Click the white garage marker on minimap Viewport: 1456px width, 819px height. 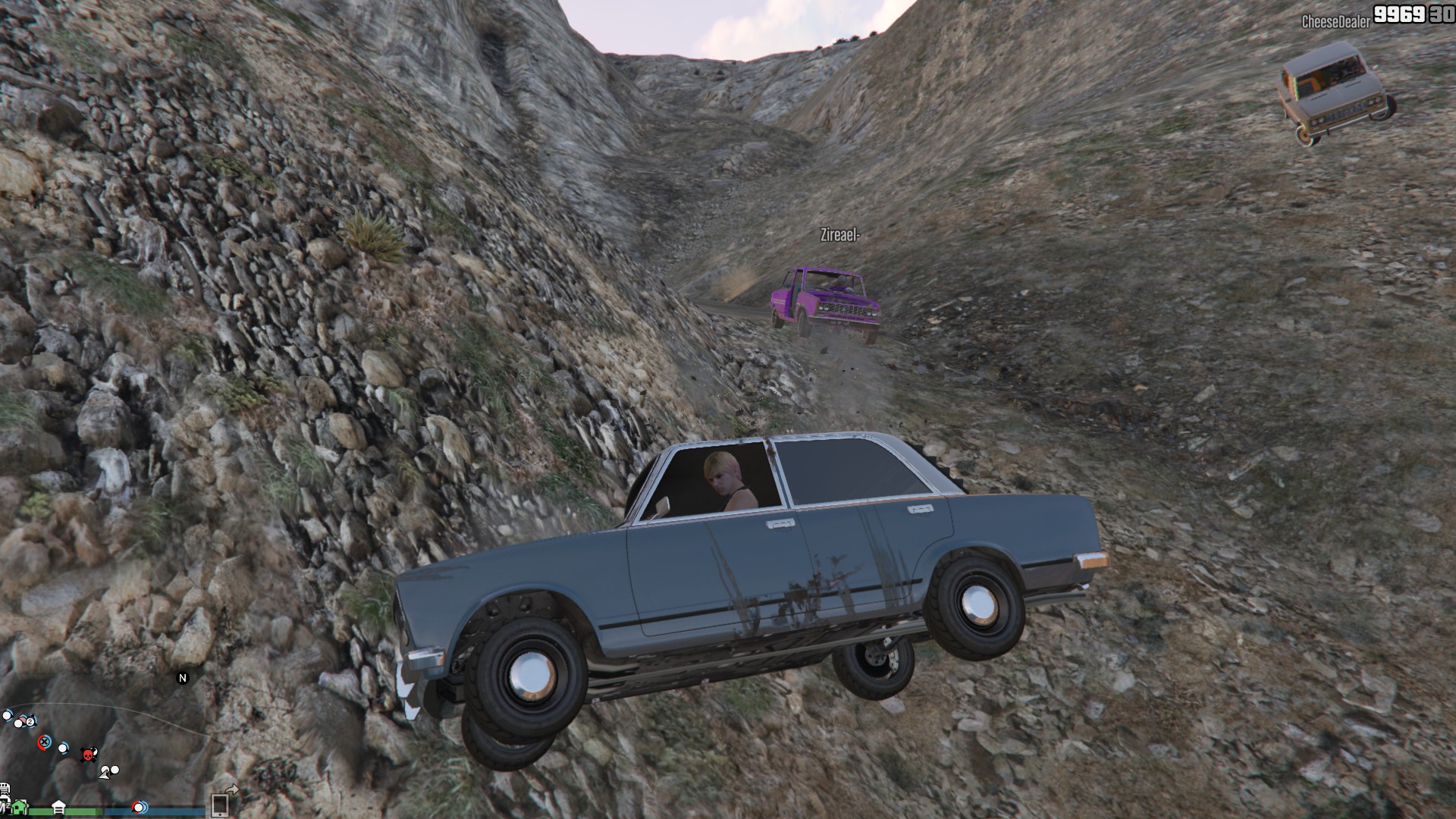(x=58, y=805)
